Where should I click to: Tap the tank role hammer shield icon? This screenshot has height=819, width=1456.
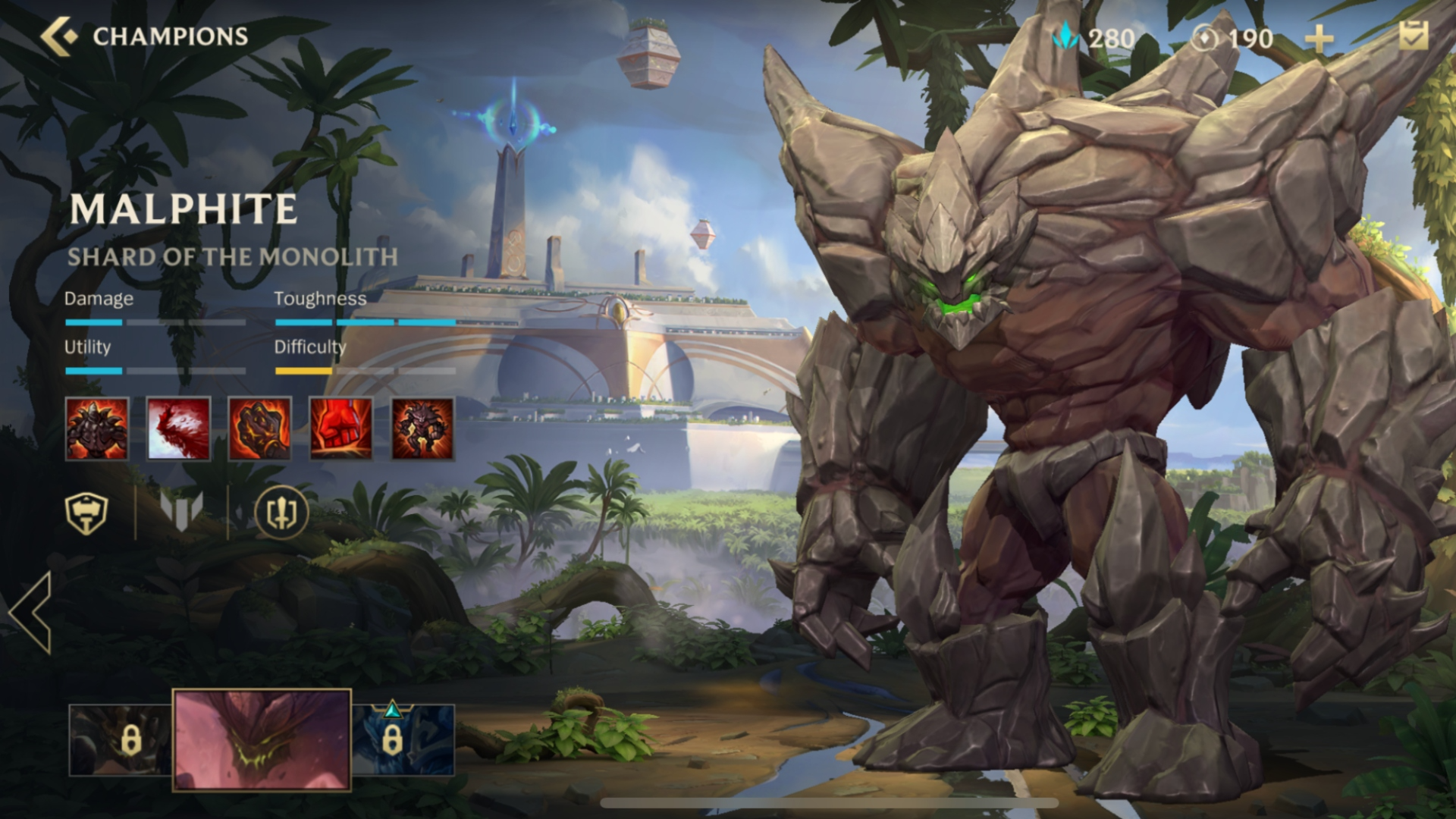86,513
